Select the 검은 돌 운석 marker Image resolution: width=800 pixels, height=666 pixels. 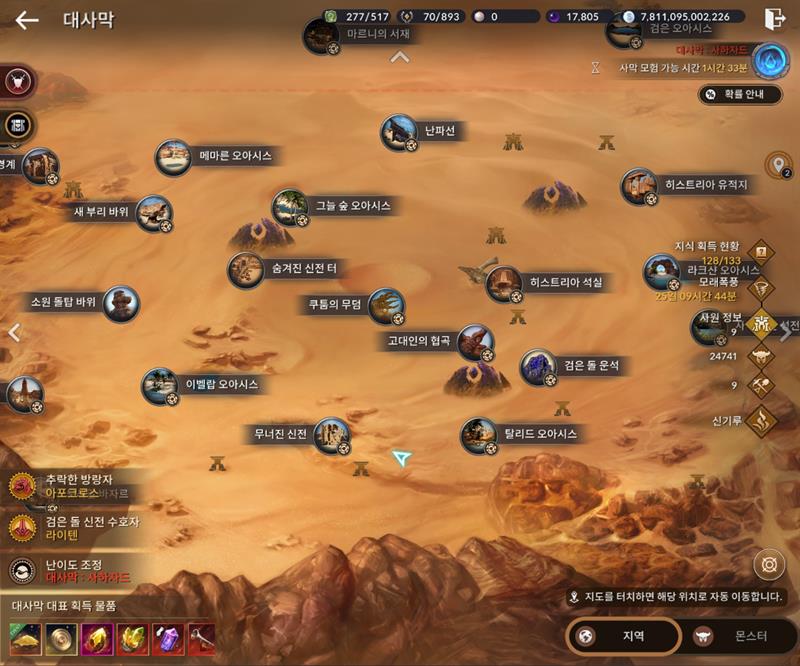click(538, 367)
